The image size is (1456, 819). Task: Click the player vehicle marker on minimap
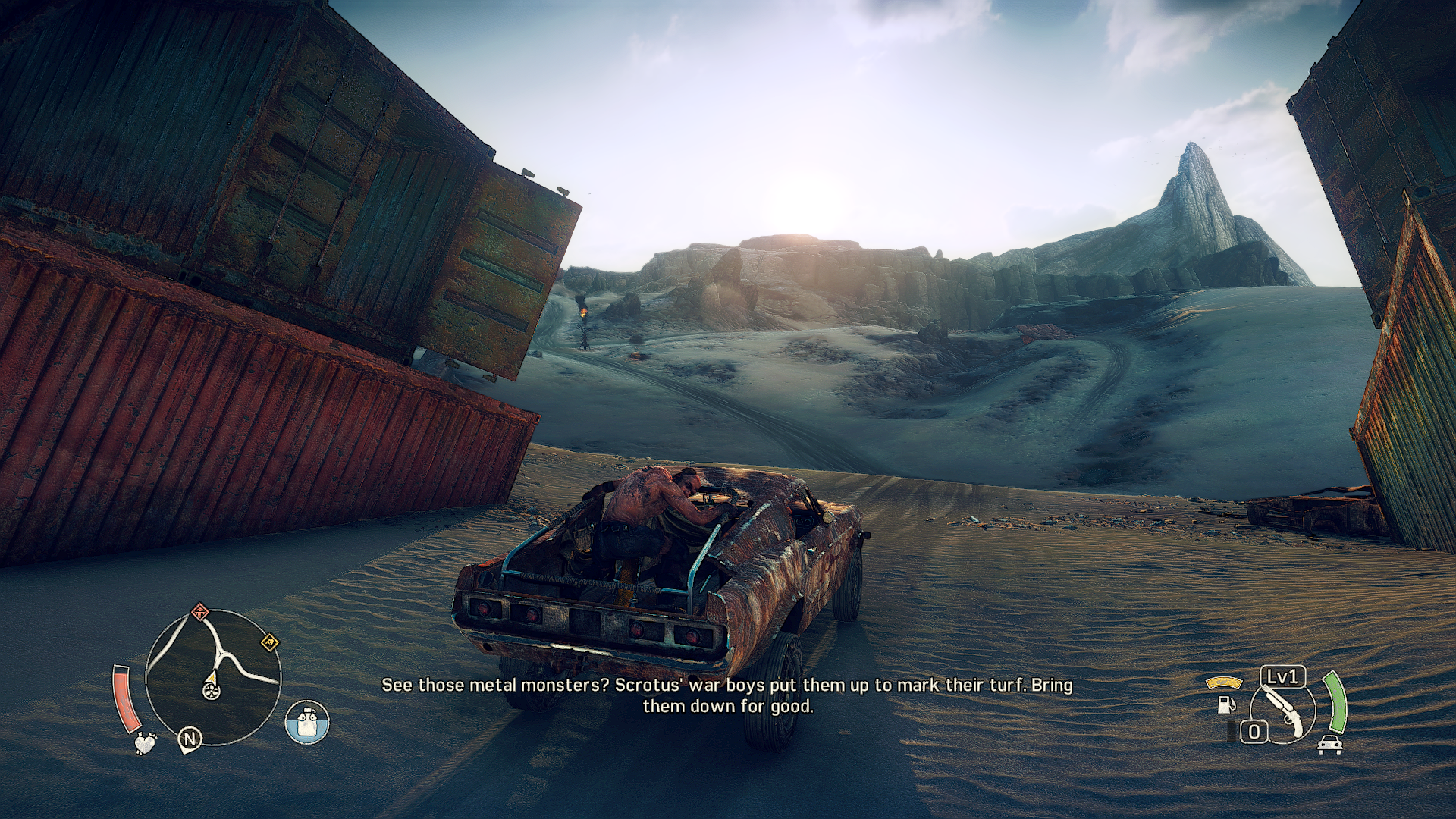coord(211,689)
